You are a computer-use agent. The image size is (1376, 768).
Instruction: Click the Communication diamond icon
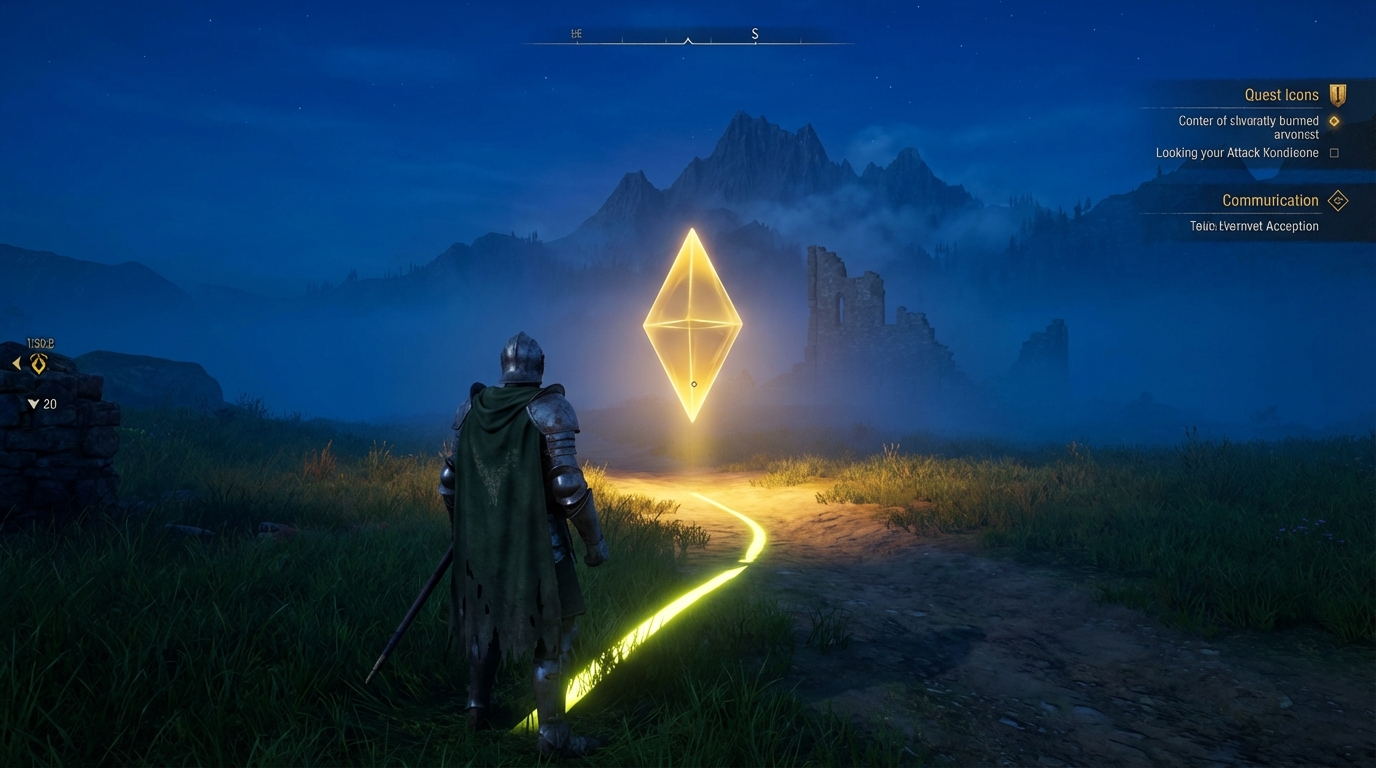[1338, 200]
